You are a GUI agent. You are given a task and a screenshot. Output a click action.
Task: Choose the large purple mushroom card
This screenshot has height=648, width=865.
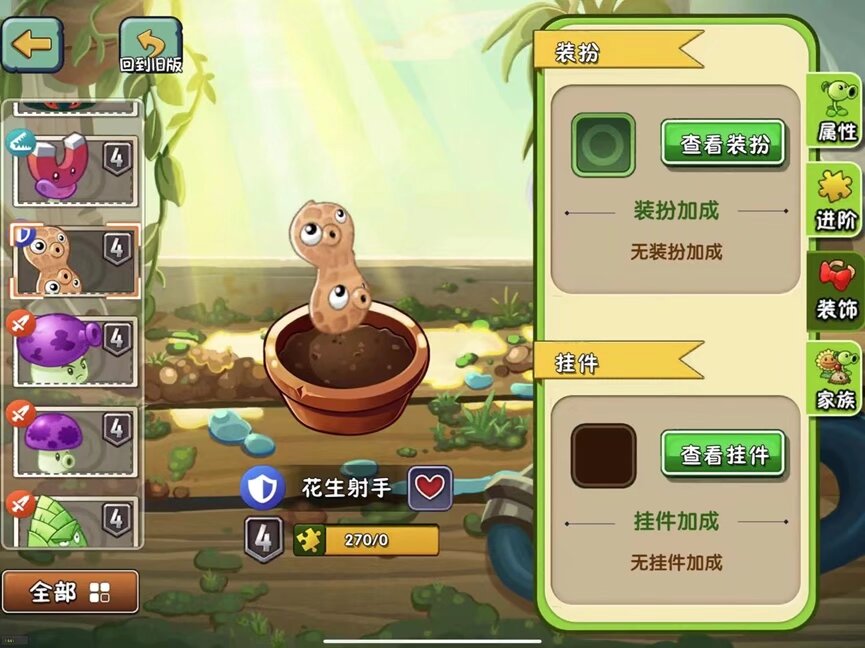(75, 348)
